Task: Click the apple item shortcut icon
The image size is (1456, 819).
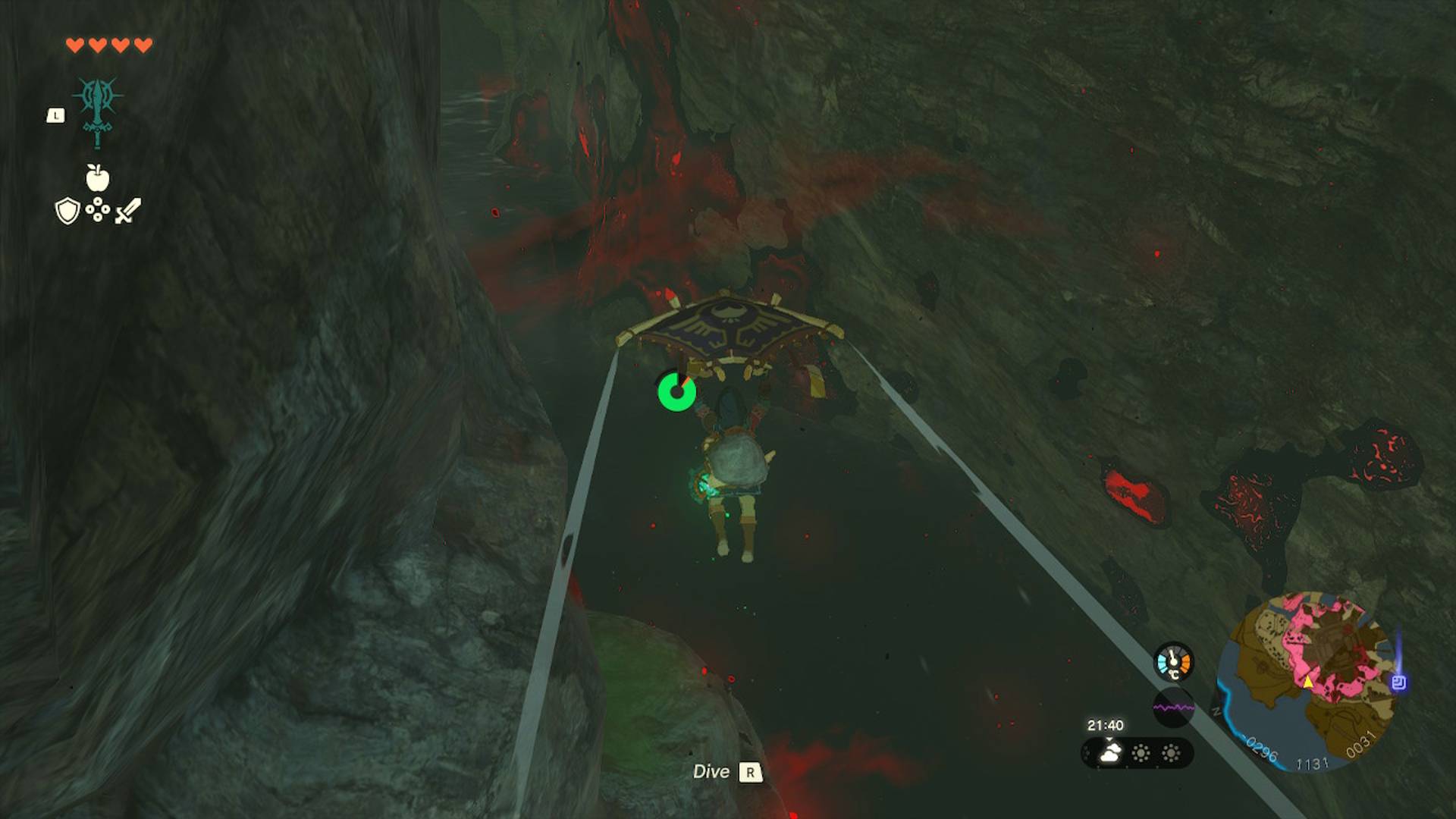Action: click(x=97, y=177)
